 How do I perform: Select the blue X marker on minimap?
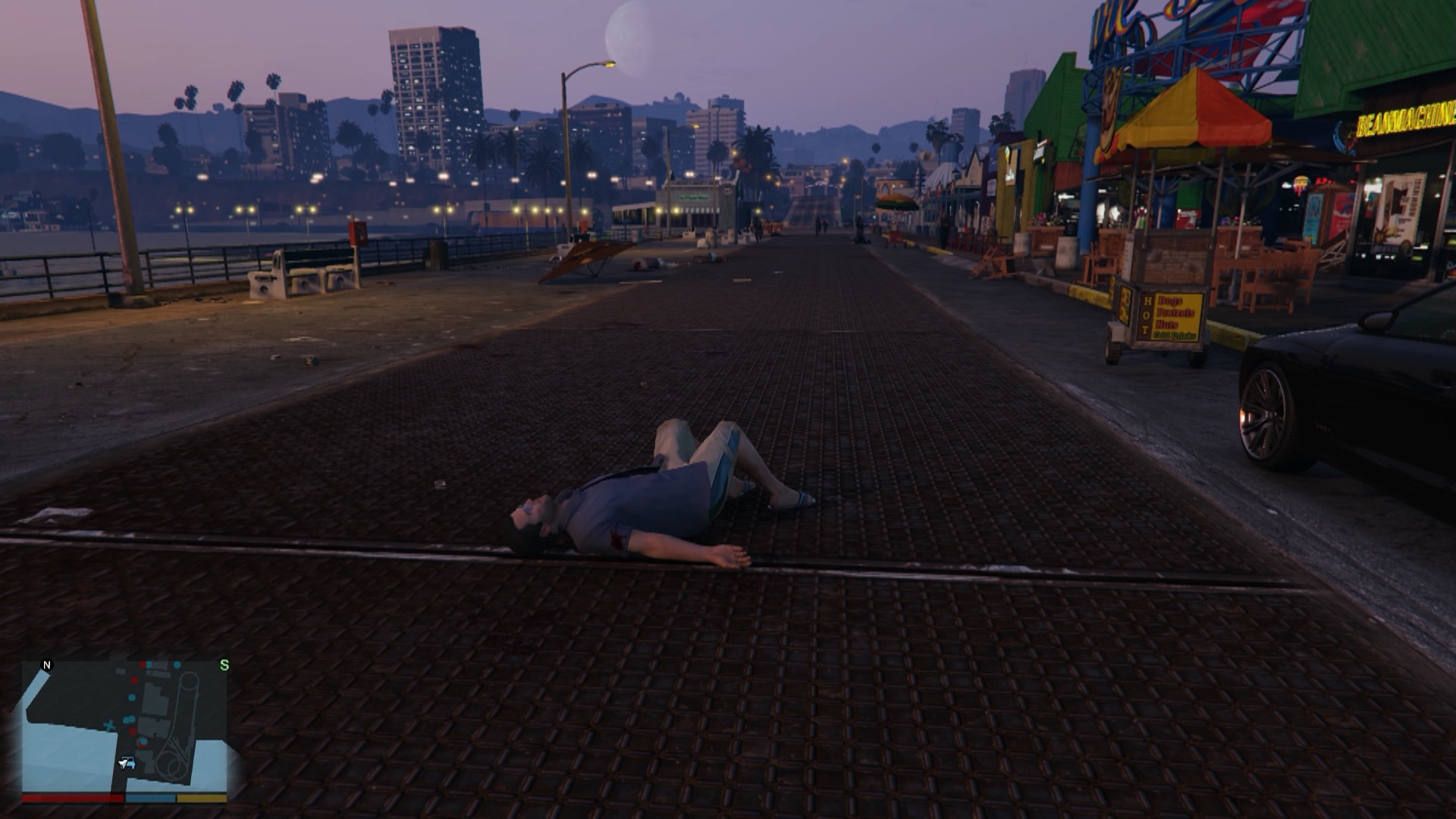pos(110,726)
